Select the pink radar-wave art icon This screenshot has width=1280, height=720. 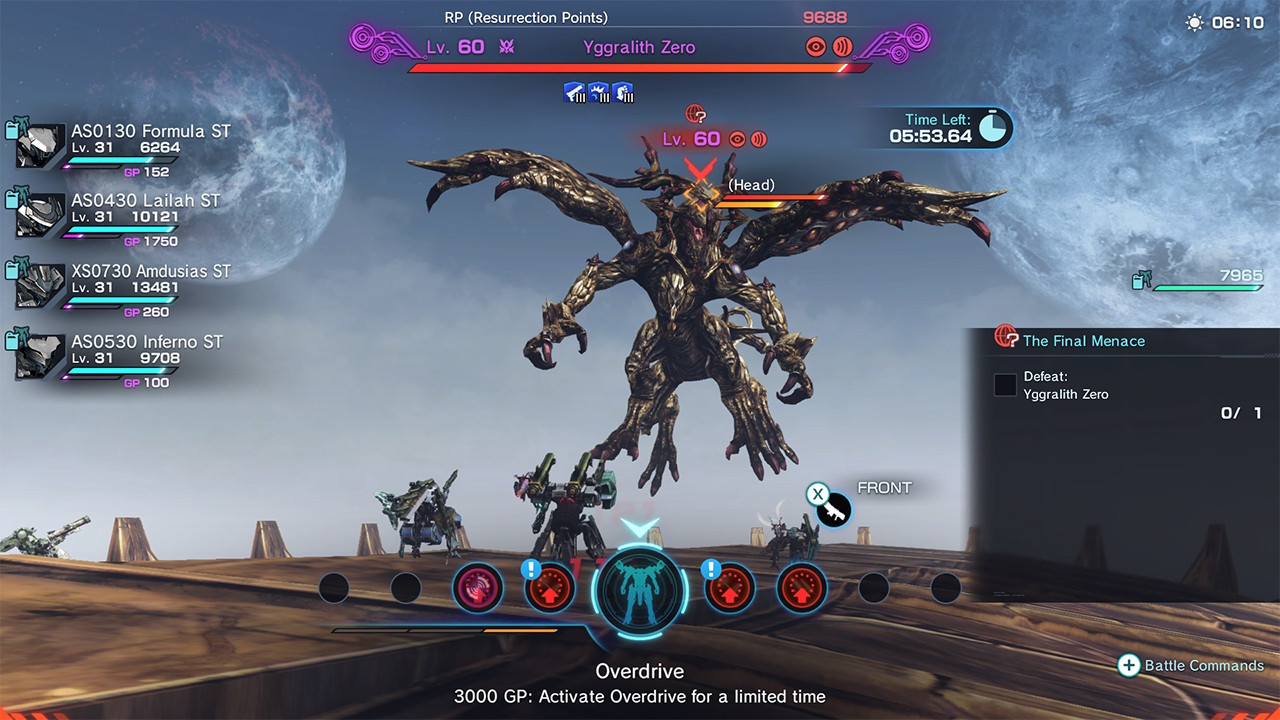(477, 588)
